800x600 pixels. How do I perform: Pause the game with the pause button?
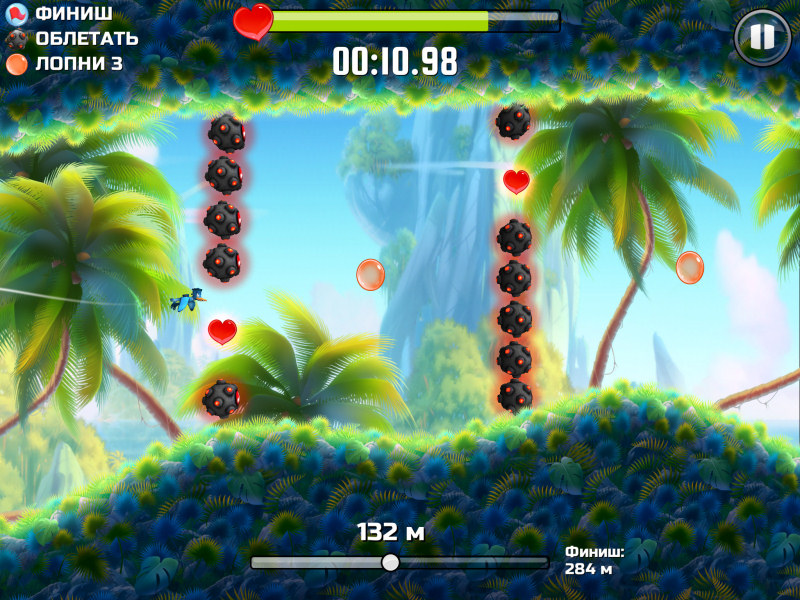(x=762, y=37)
